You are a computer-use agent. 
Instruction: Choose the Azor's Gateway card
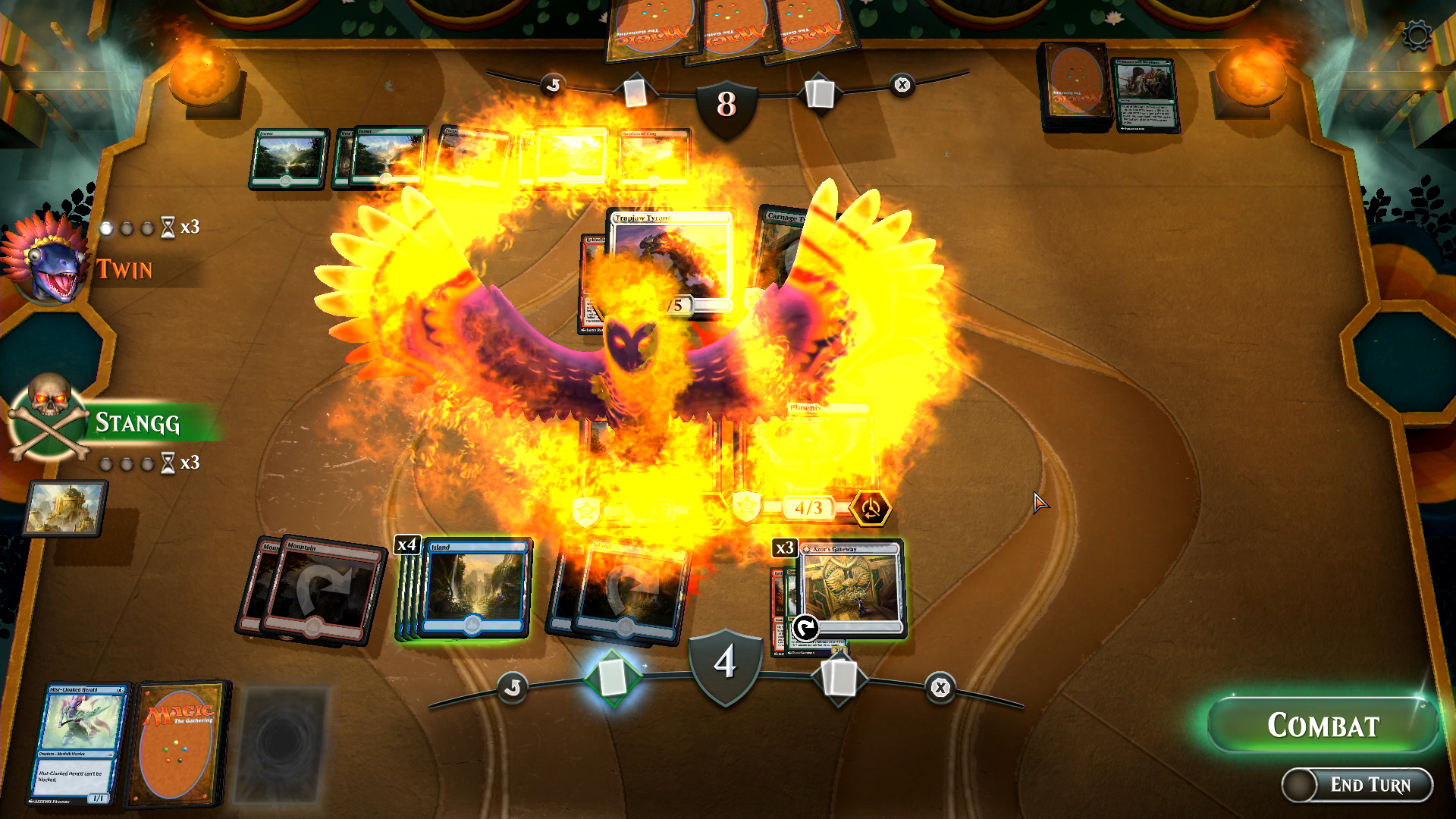(x=851, y=588)
